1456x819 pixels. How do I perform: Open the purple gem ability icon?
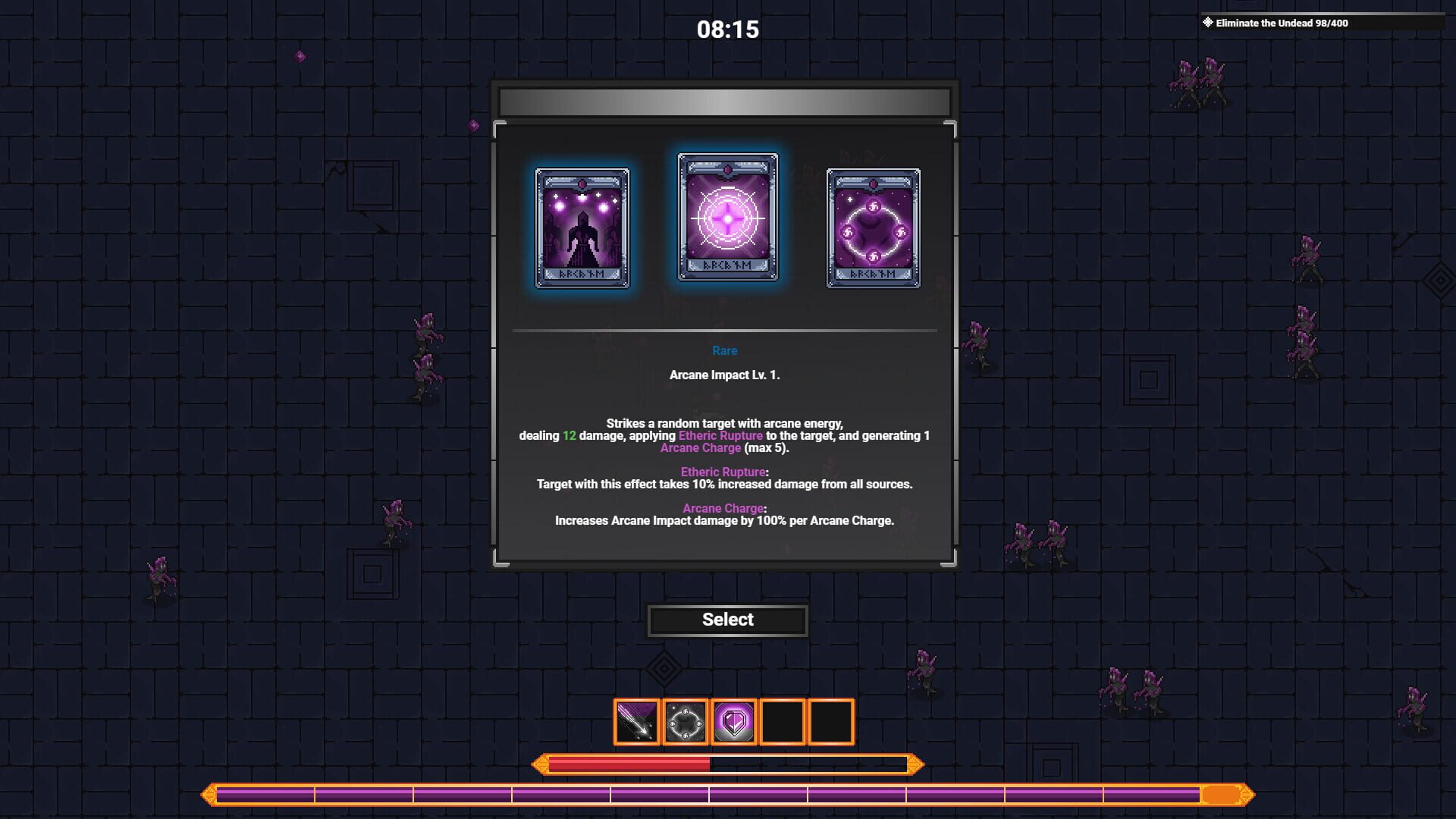tap(734, 722)
